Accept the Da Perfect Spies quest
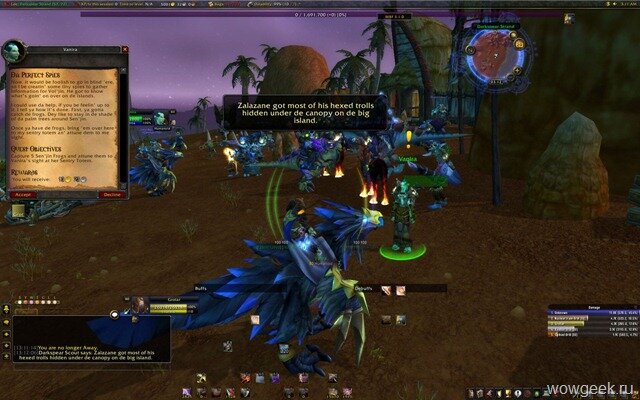The image size is (640, 400). point(24,194)
